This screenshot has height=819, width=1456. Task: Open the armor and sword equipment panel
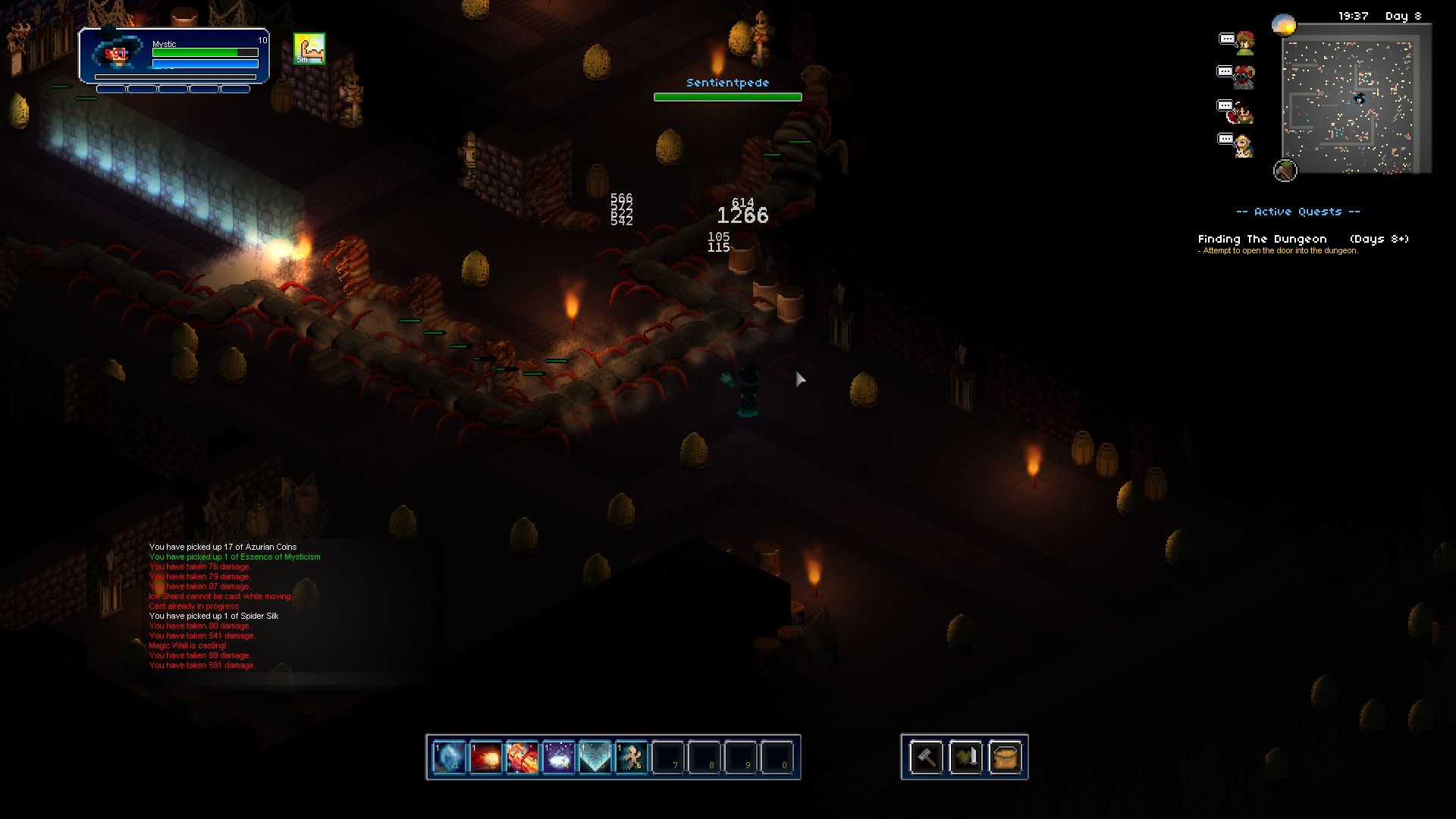click(965, 757)
